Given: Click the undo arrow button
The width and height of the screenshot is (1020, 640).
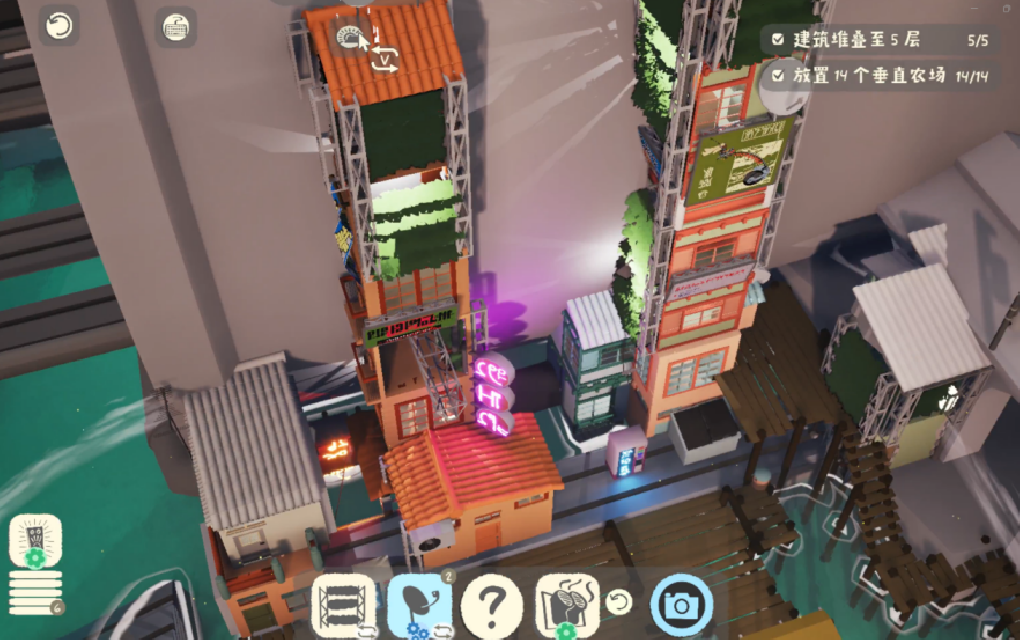Looking at the screenshot, I should [59, 26].
